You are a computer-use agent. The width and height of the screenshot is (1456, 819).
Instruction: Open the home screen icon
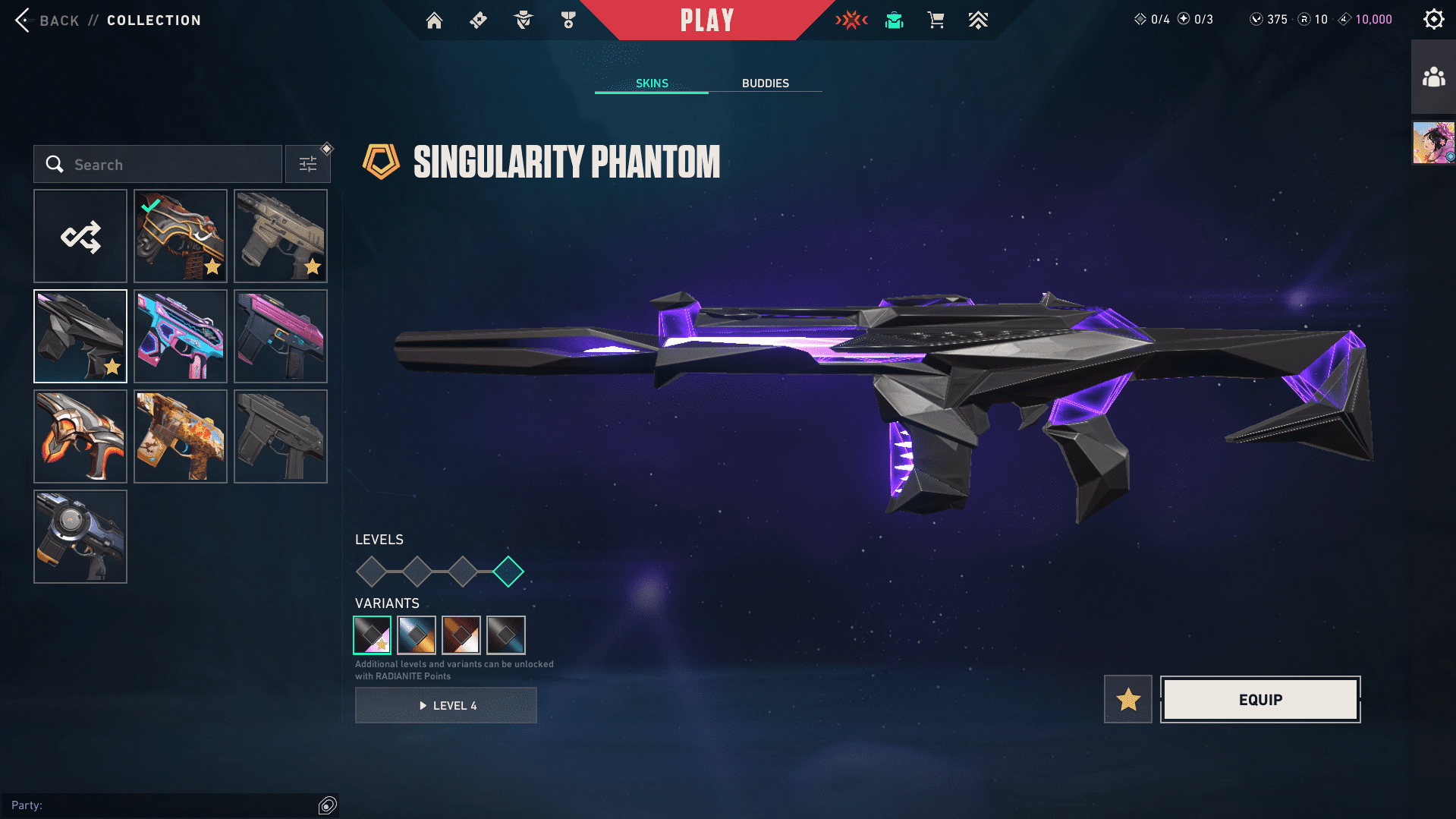tap(434, 20)
